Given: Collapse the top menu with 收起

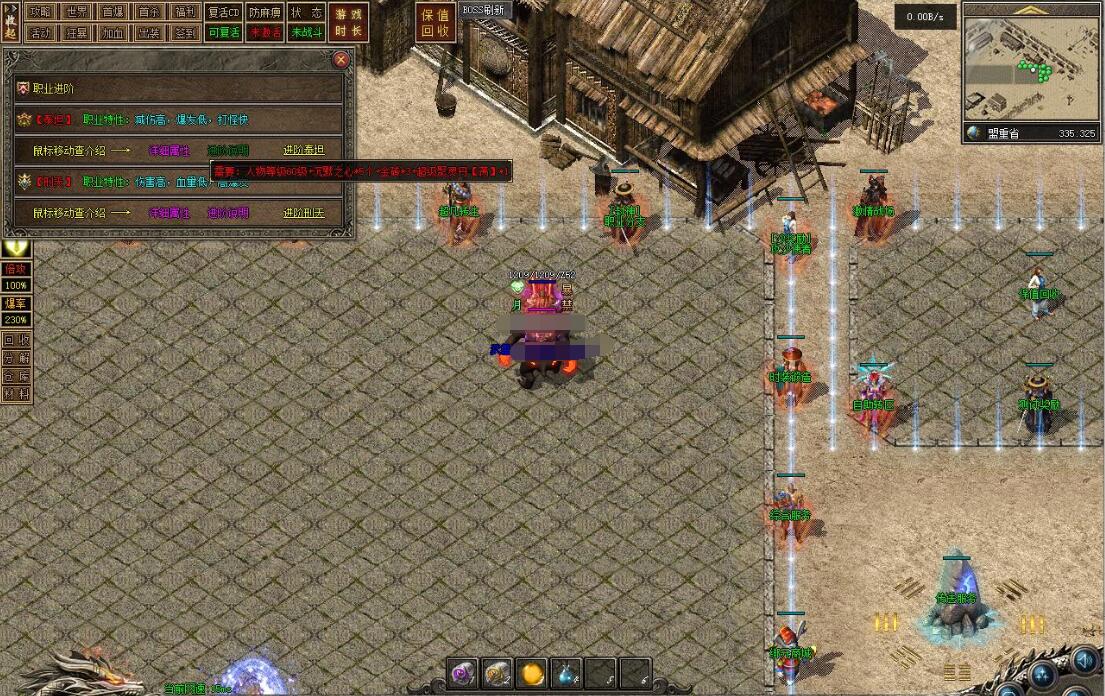Looking at the screenshot, I should coord(11,22).
